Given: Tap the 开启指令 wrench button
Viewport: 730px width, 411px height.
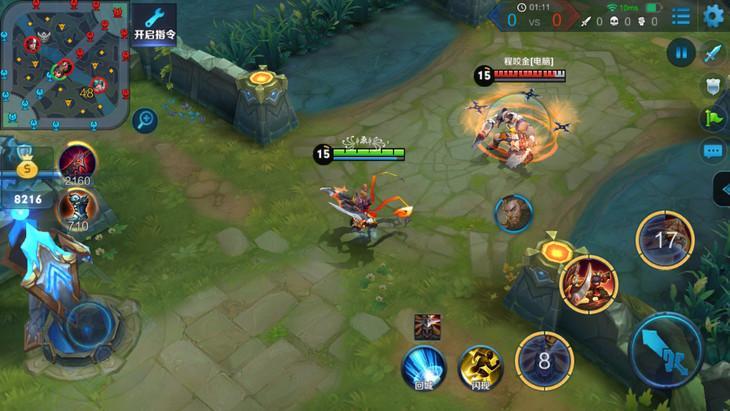Looking at the screenshot, I should click(153, 25).
